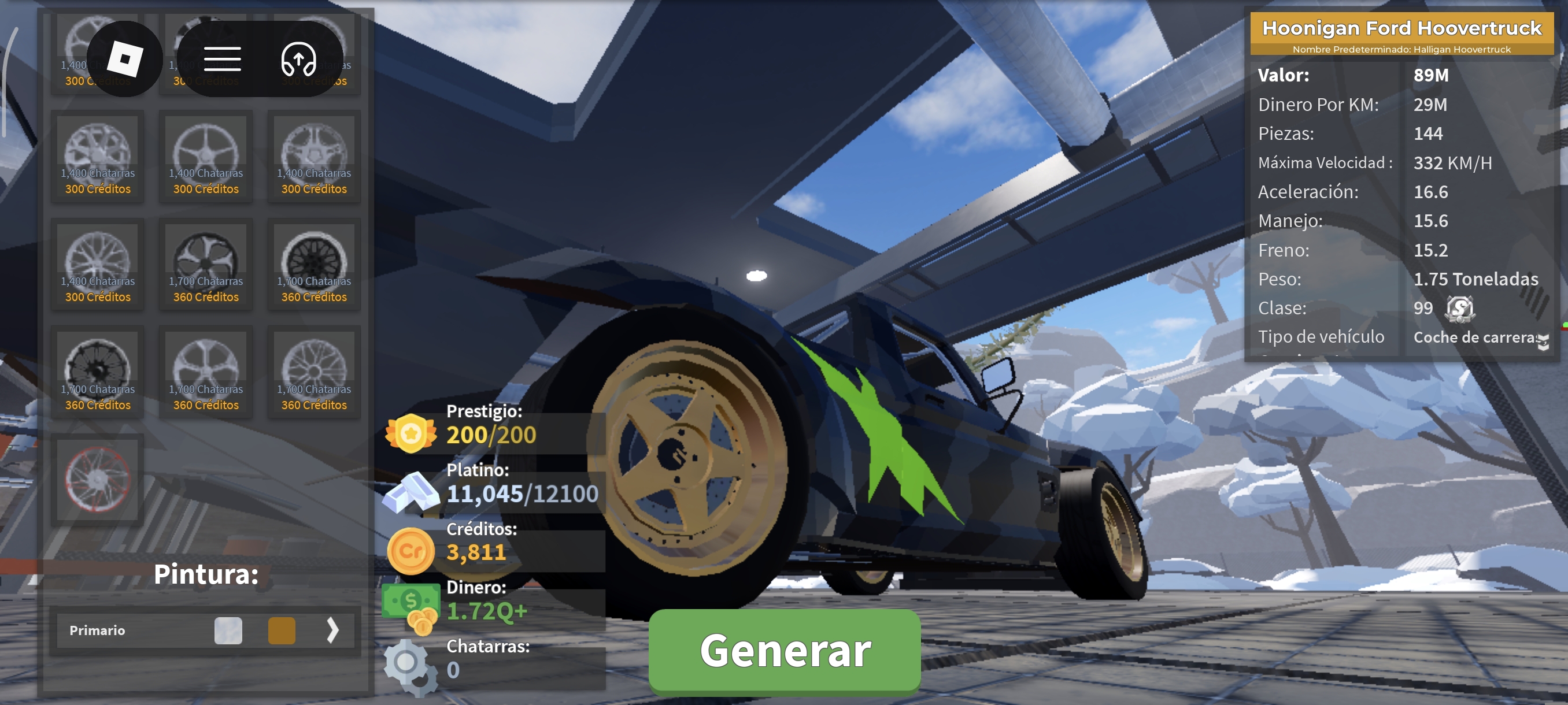
Task: Select the red-rimmed wheel option
Action: coord(97,479)
